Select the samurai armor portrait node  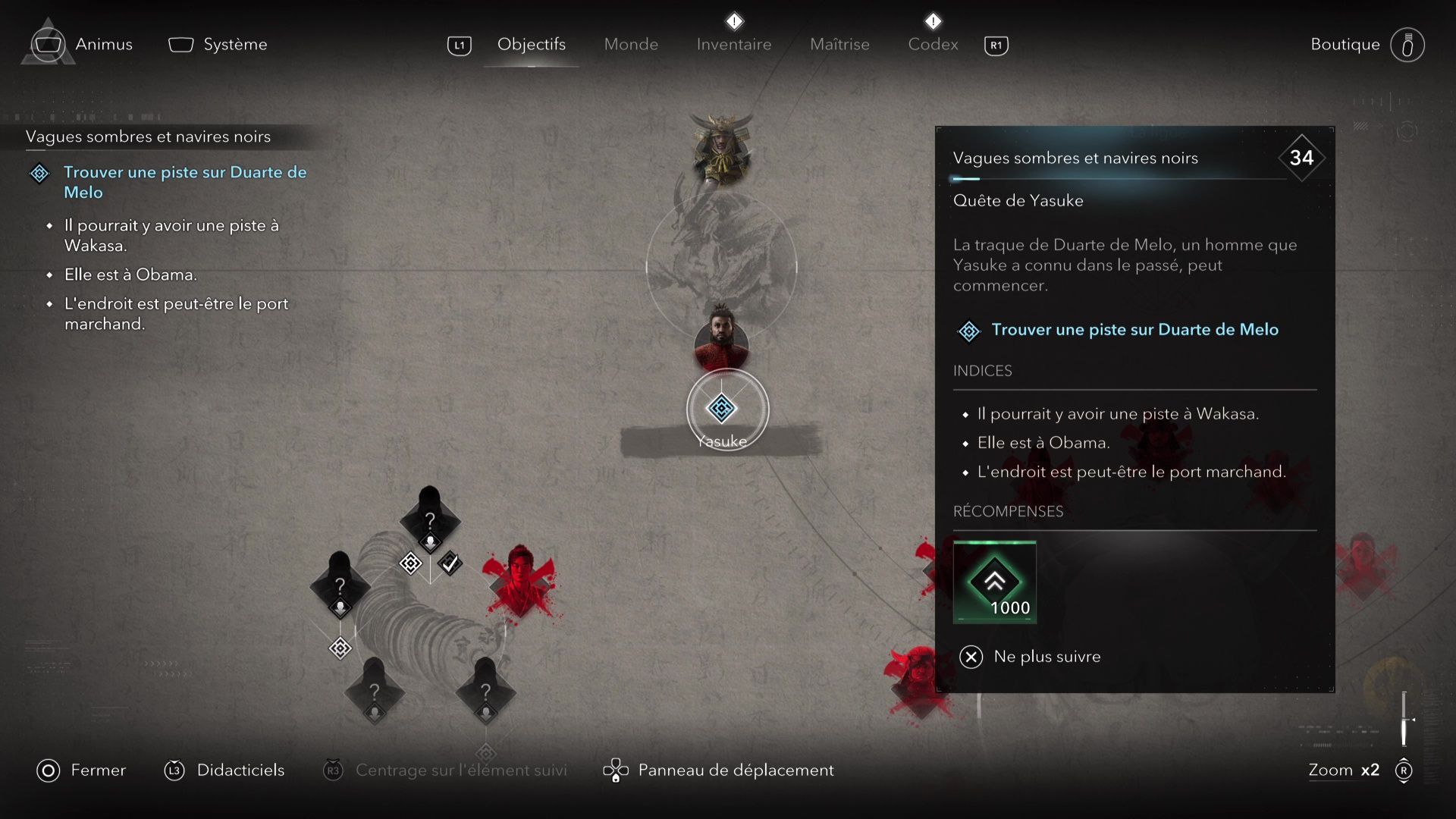721,149
